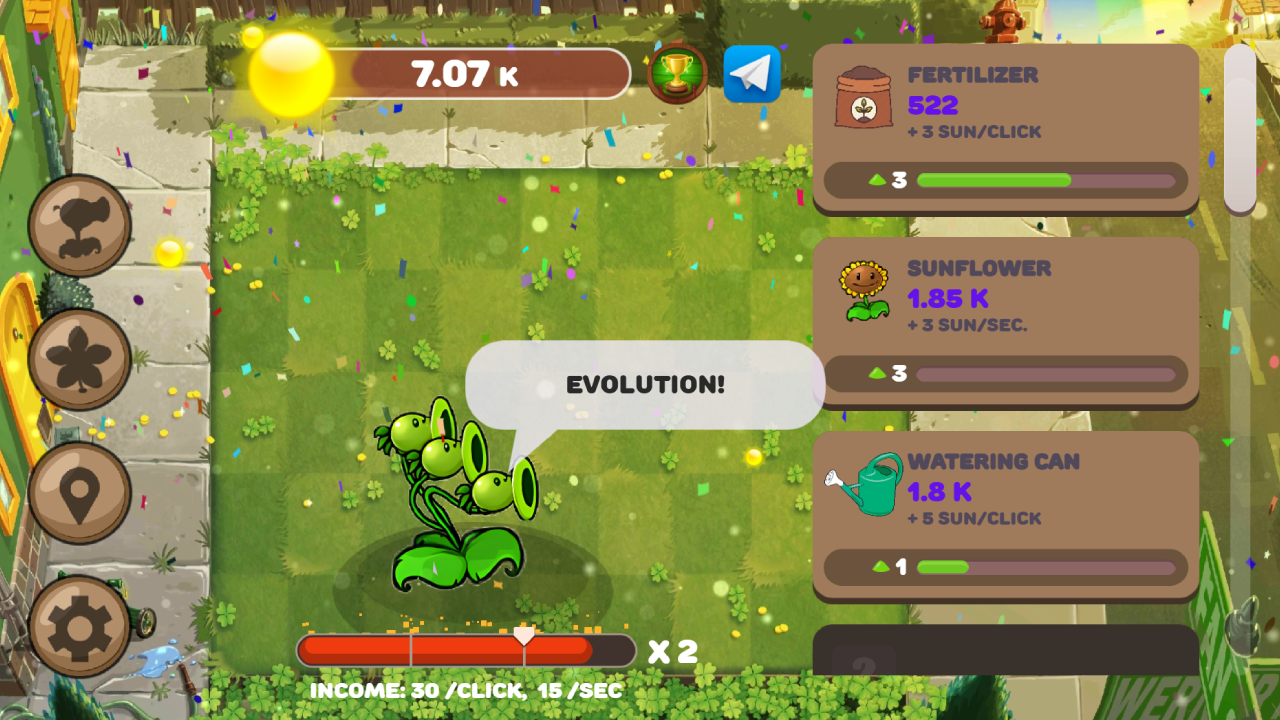Click the income per click text
Viewport: 1280px width, 720px height.
click(465, 690)
